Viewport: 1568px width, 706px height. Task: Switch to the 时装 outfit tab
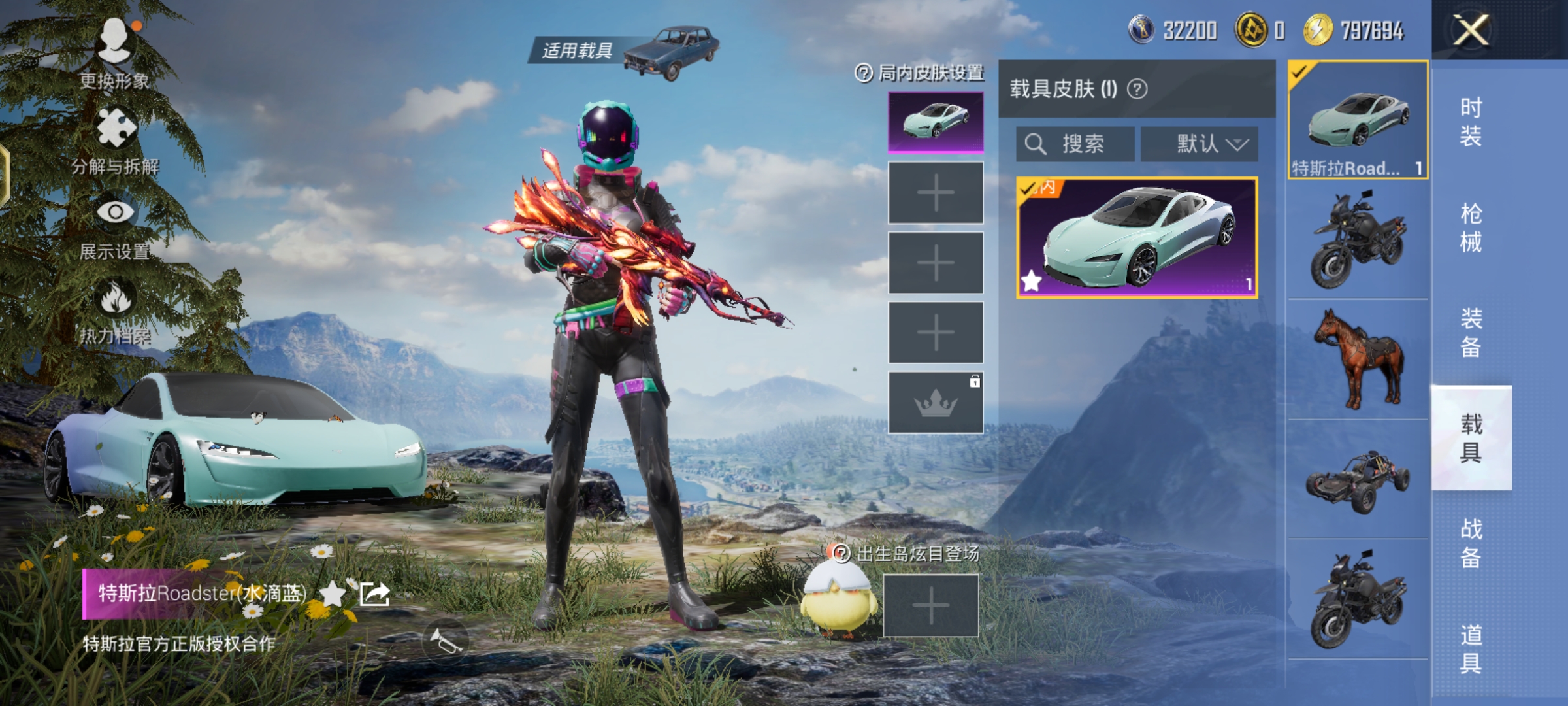[x=1471, y=122]
